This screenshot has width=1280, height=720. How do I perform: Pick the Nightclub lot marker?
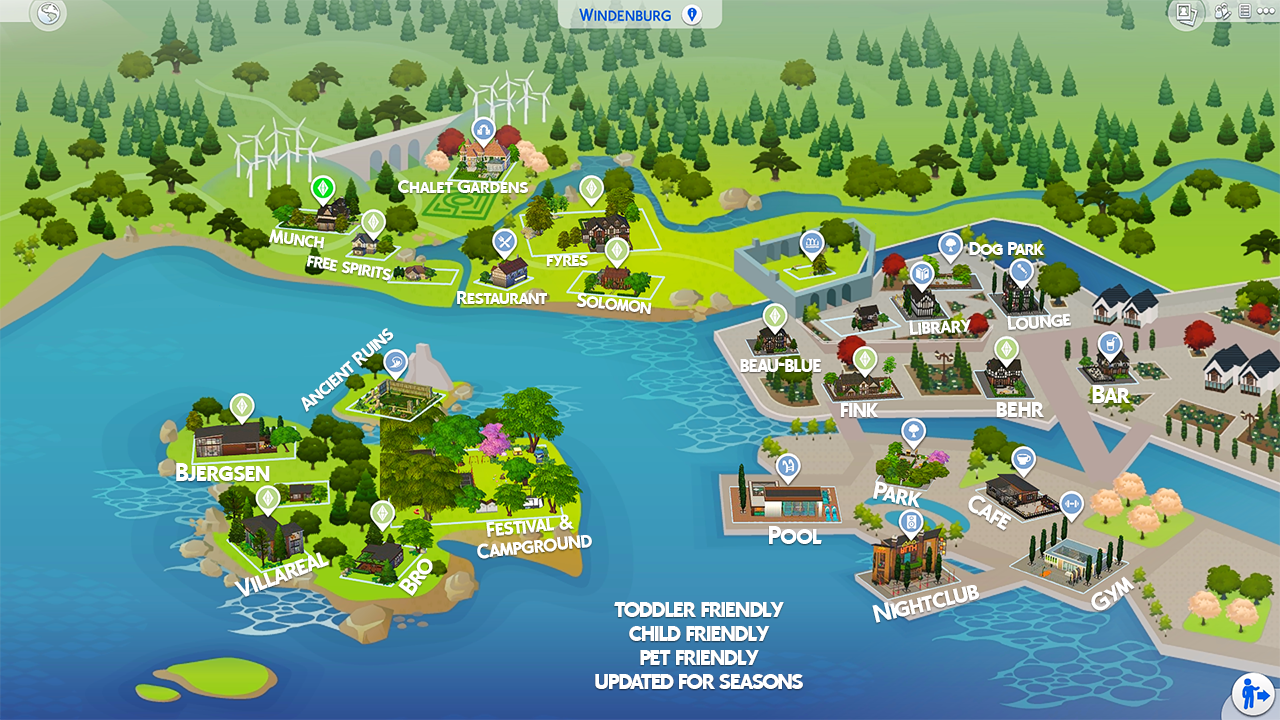[910, 521]
